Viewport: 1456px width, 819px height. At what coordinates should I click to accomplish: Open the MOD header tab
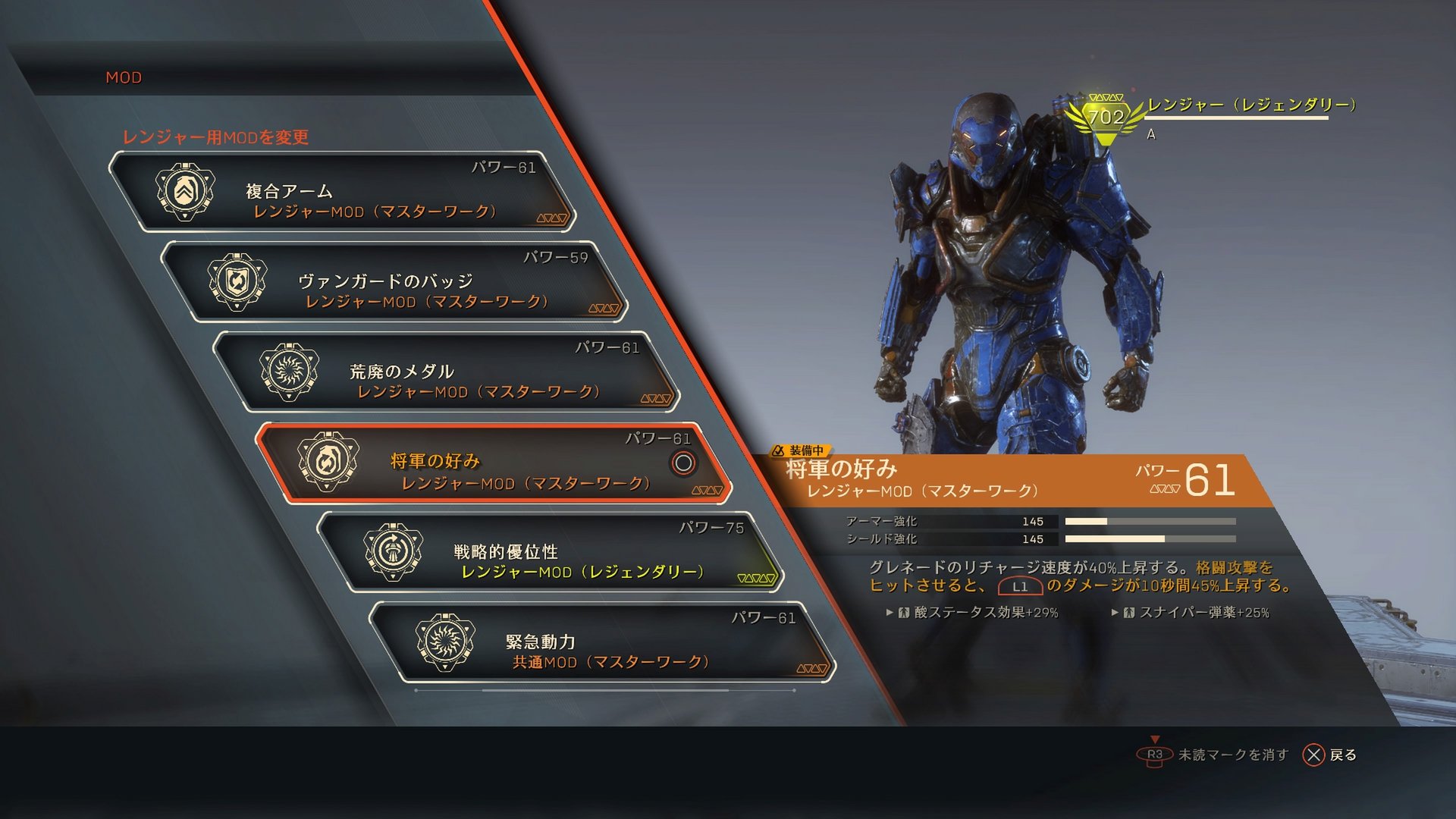click(124, 77)
